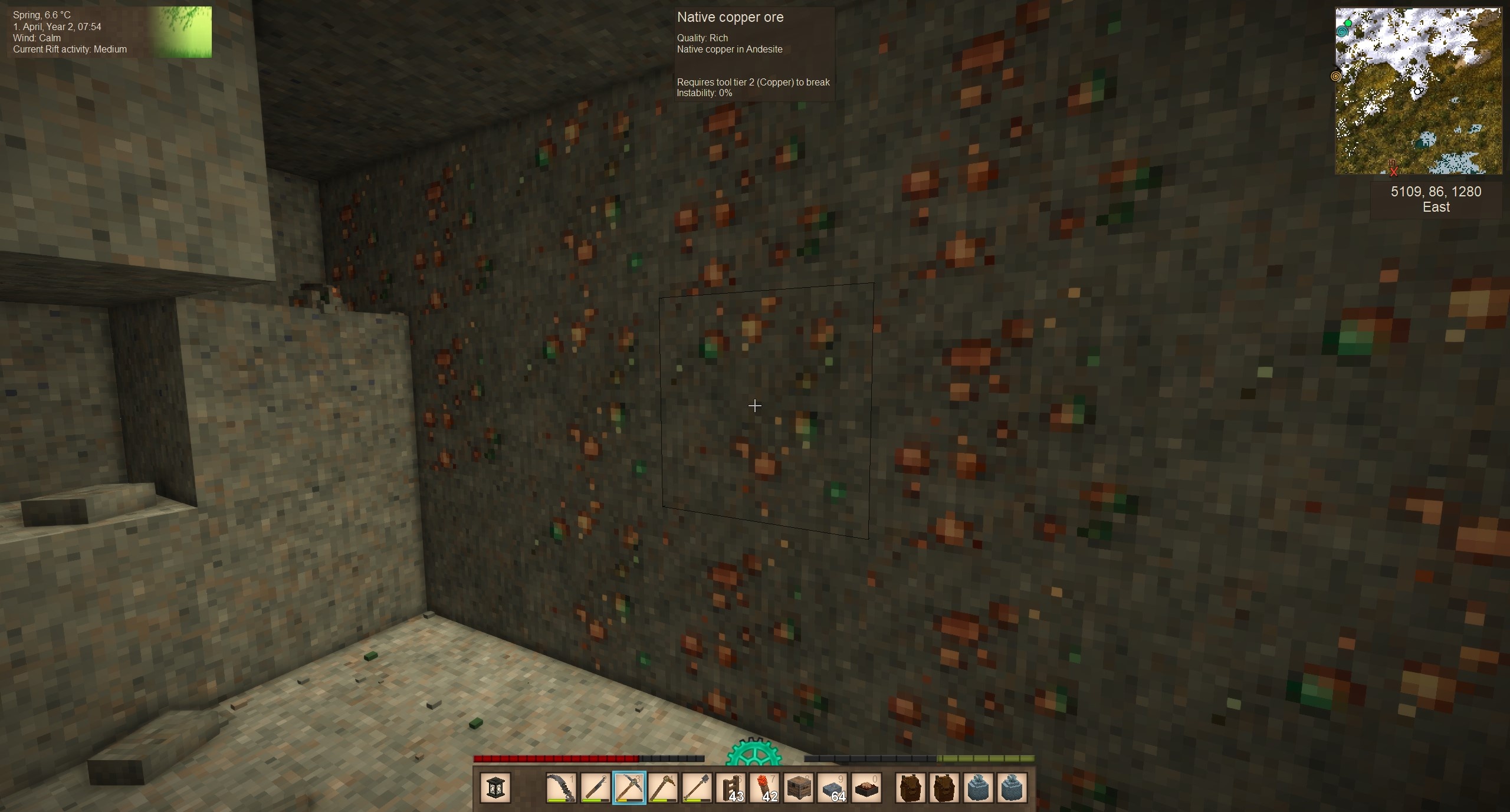Select the teal spiral waypoint on minimap
Viewport: 1510px width, 812px height.
(x=1343, y=32)
